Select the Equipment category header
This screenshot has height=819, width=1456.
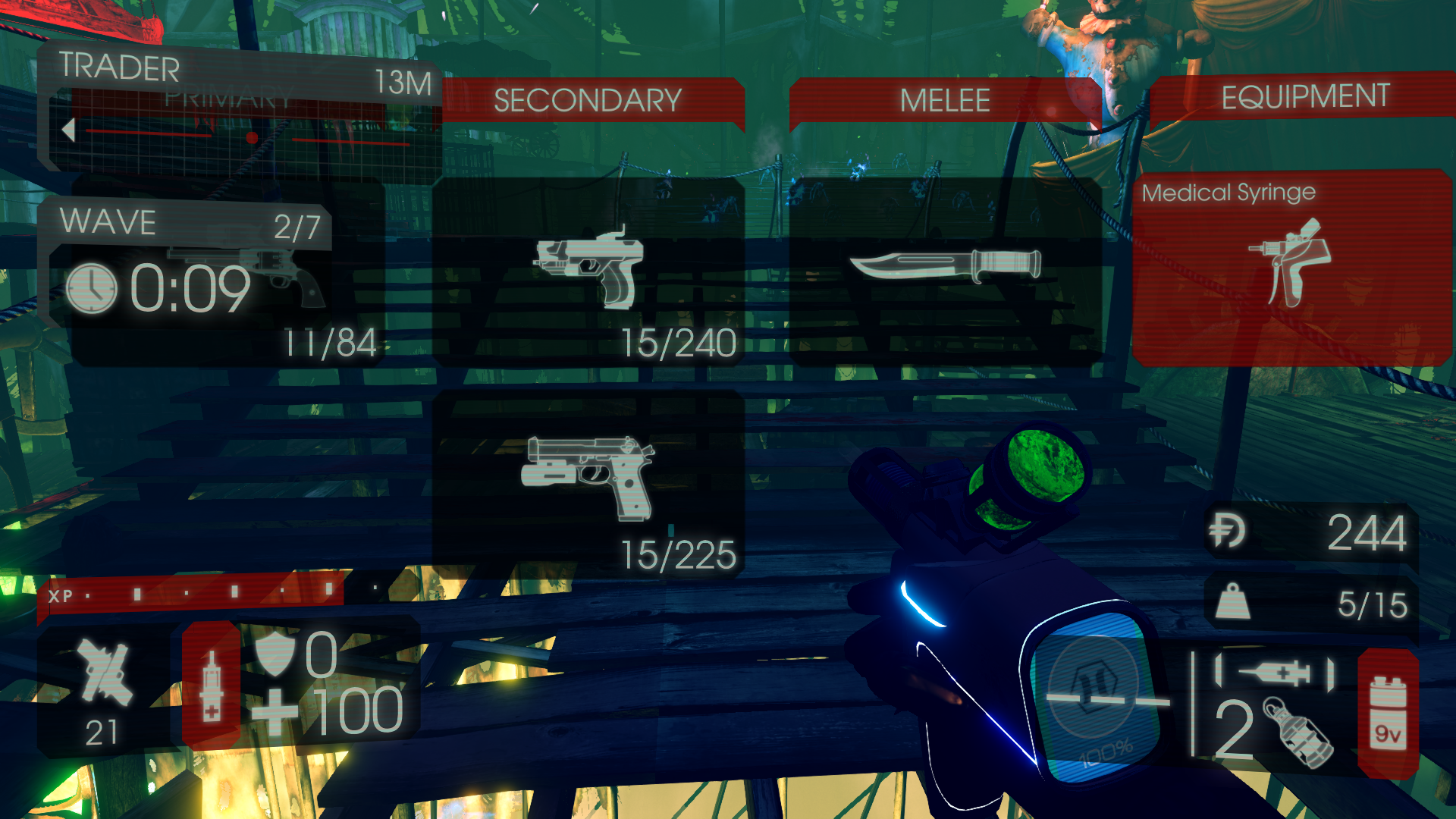[1304, 97]
